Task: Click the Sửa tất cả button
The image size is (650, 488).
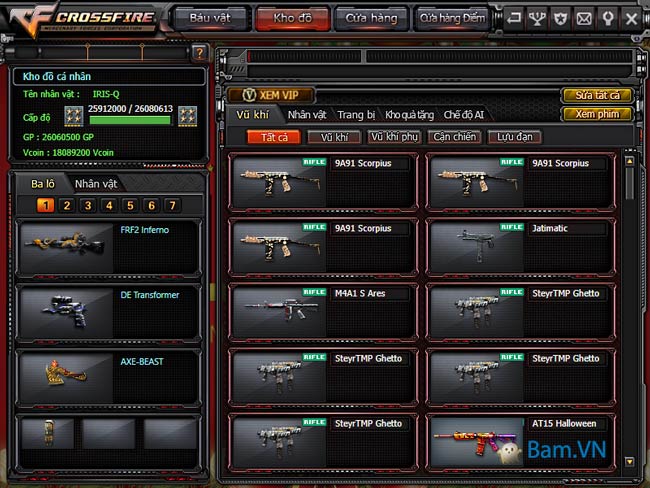Action: (x=597, y=95)
